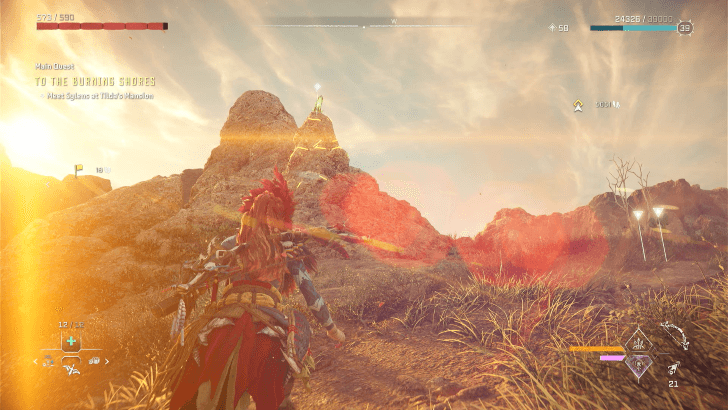728x410 pixels.
Task: Click the level 39 badge
Action: coord(685,28)
